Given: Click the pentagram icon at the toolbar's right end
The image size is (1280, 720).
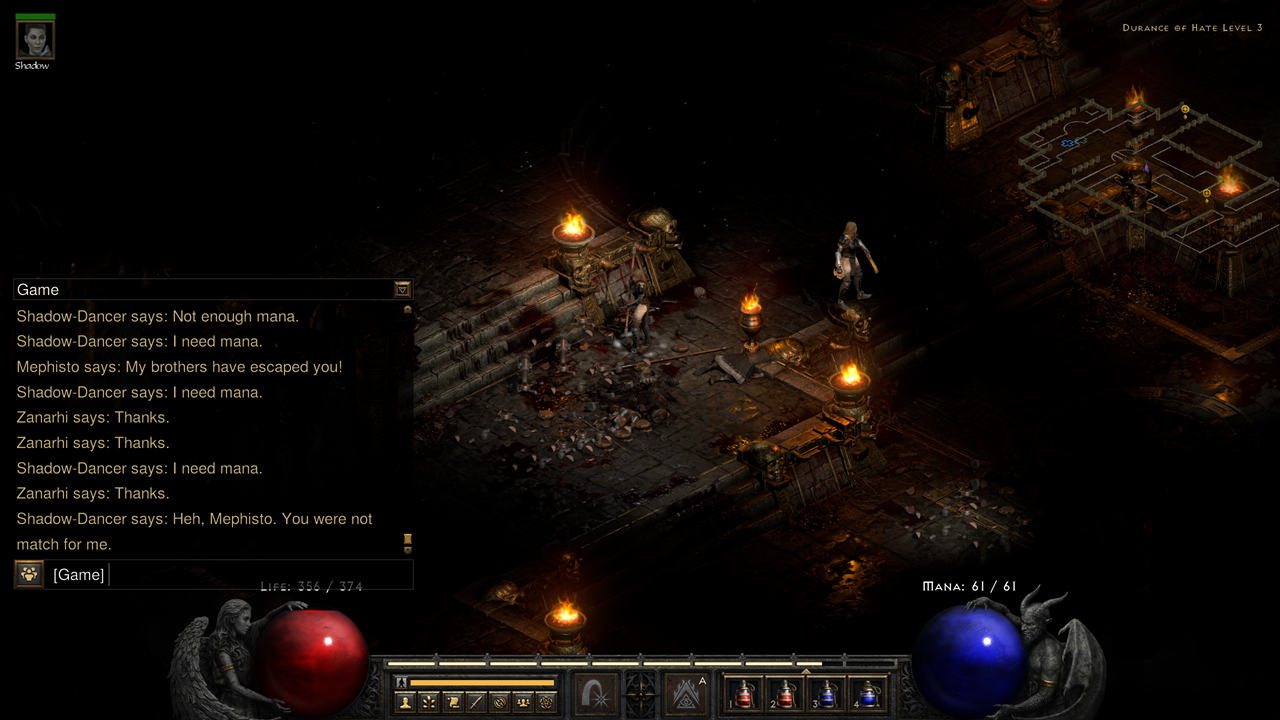Looking at the screenshot, I should [x=545, y=702].
